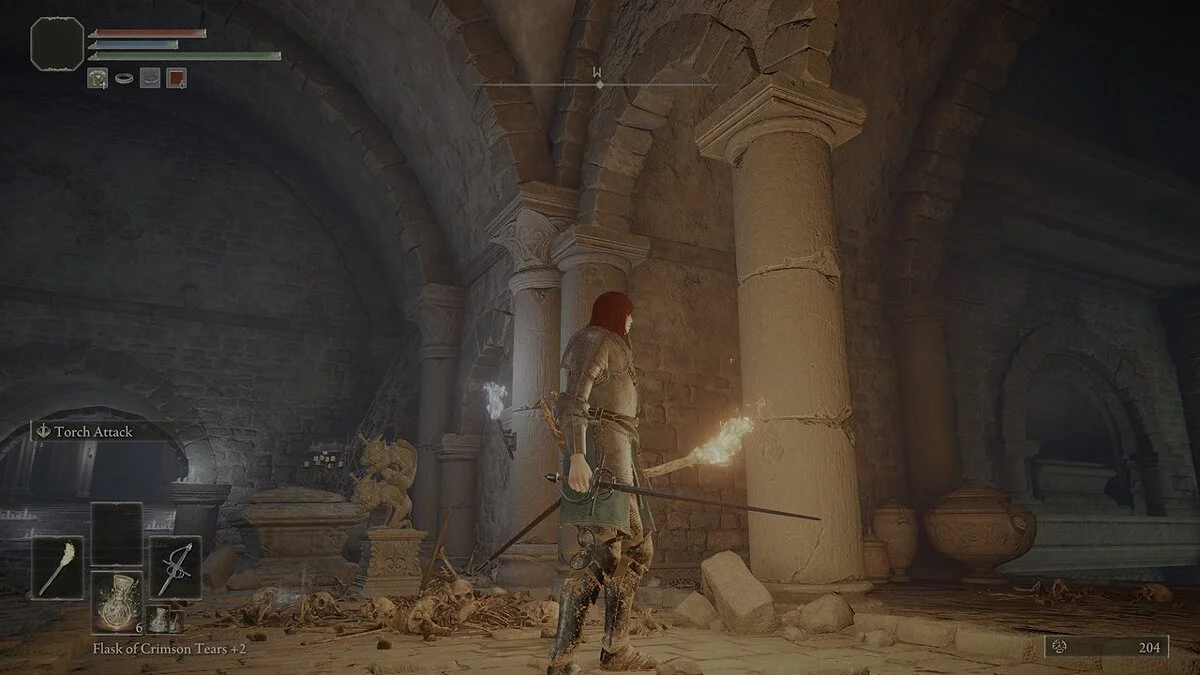1200x675 pixels.
Task: Click the armor buff status icon
Action: point(97,77)
